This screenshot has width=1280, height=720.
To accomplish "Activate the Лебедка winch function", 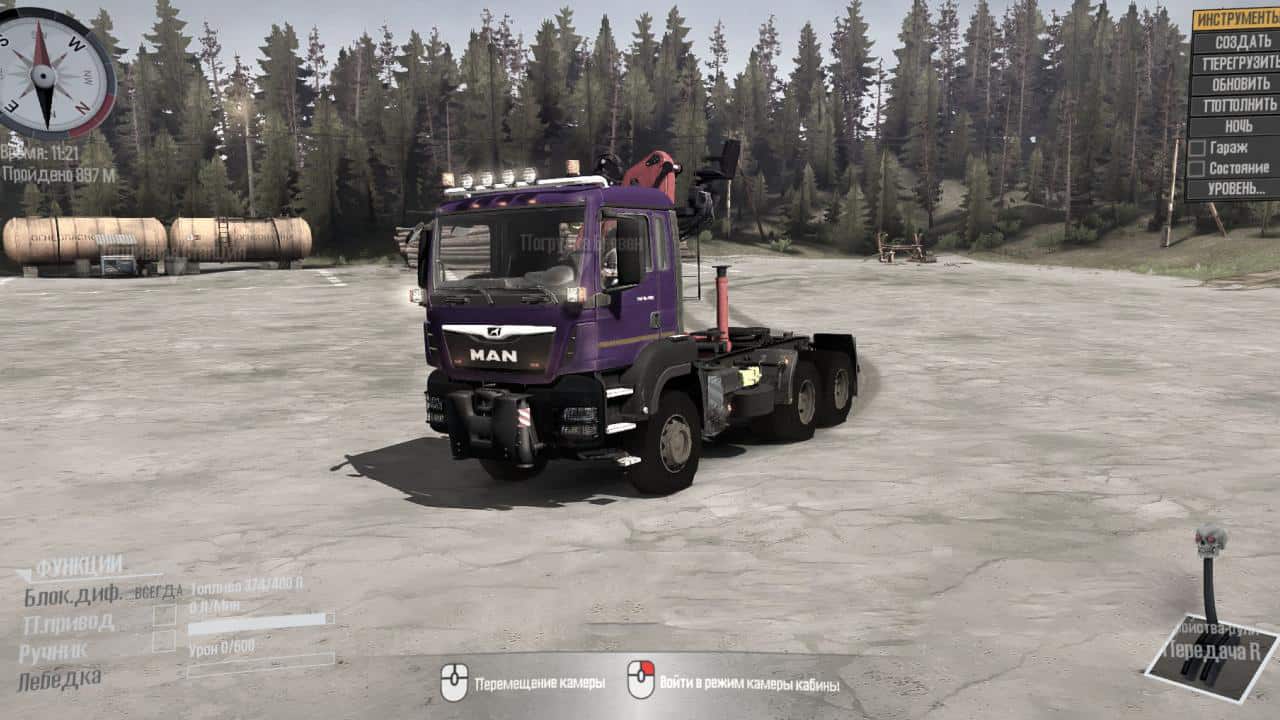I will (x=60, y=679).
